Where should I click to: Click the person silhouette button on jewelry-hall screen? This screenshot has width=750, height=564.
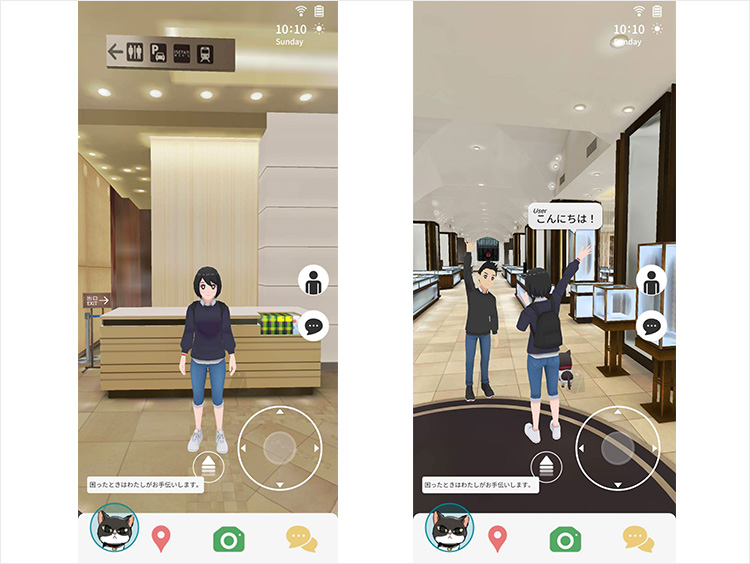point(651,281)
